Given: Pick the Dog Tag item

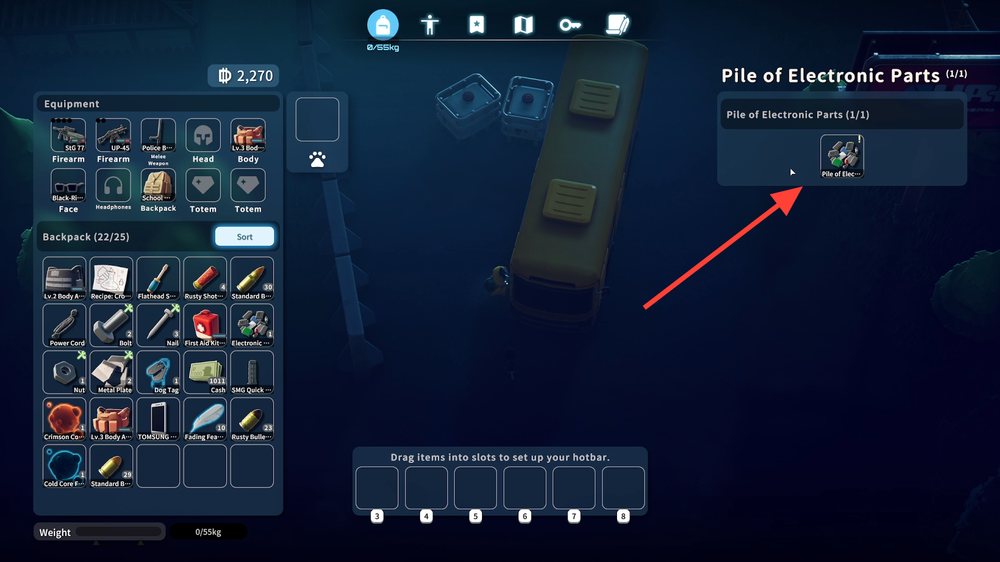Looking at the screenshot, I should pyautogui.click(x=158, y=372).
